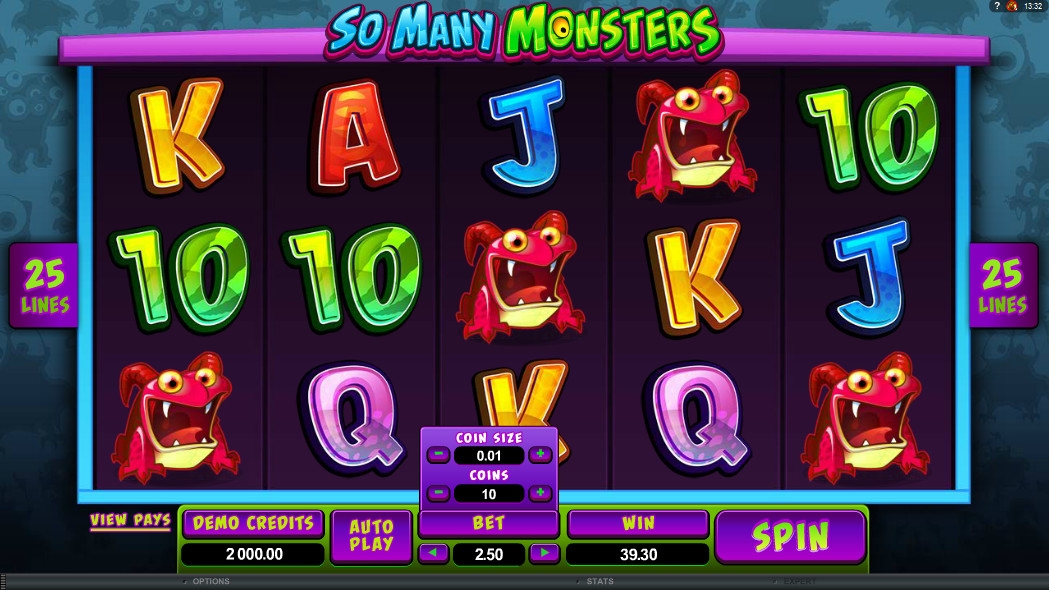Screen dimensions: 1049x590
Task: Increase the number of coins with plus
Action: click(540, 493)
